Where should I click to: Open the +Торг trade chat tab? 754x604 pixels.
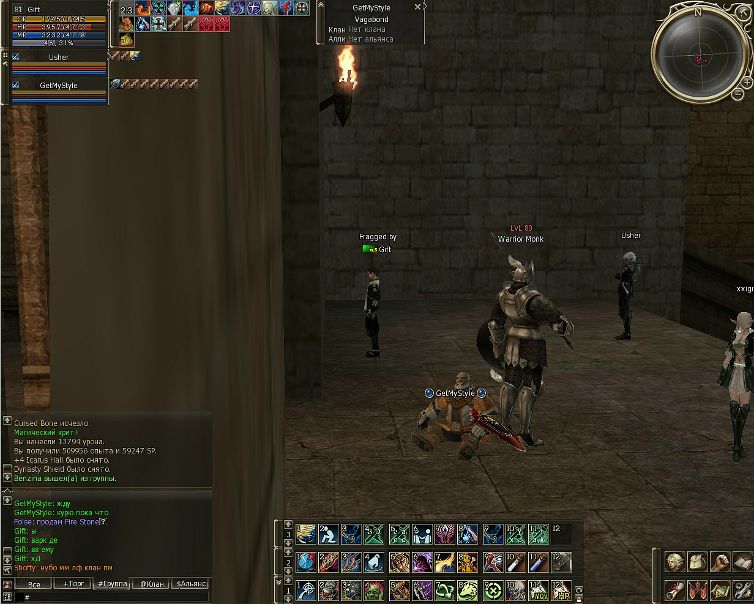coord(73,583)
